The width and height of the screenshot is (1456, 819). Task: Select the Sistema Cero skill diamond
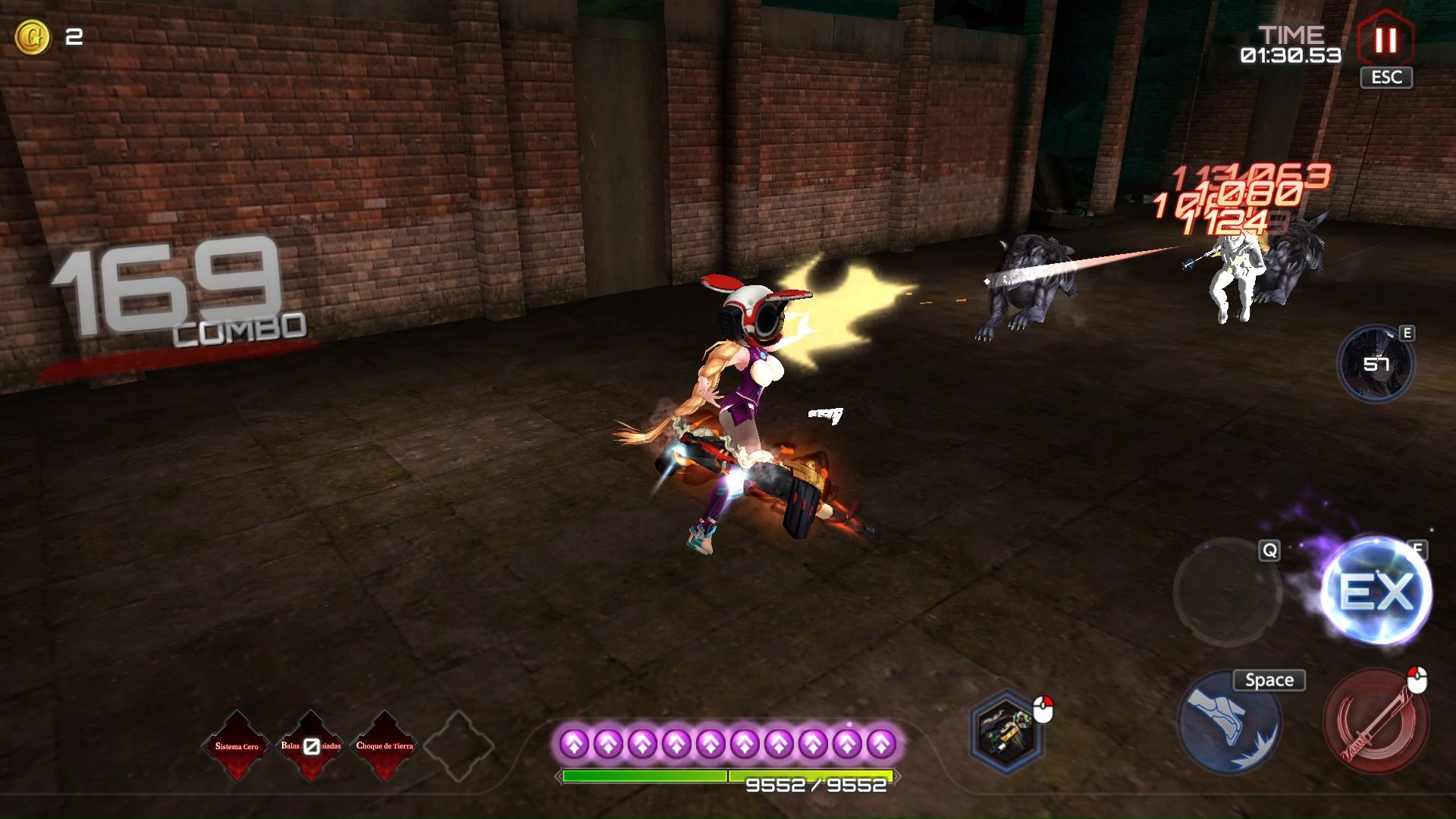[237, 746]
